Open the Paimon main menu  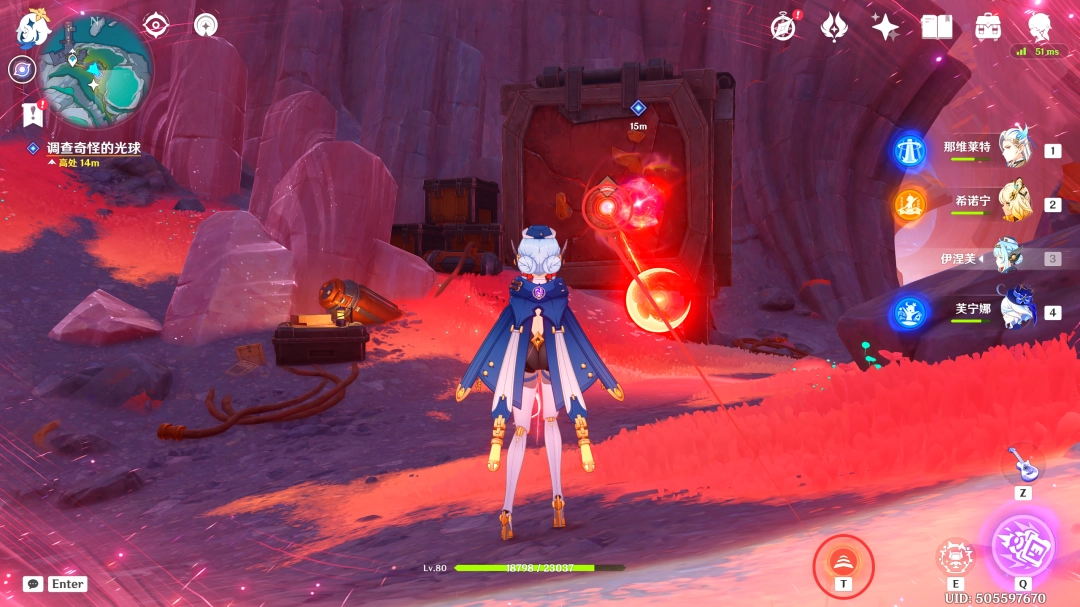[32, 27]
